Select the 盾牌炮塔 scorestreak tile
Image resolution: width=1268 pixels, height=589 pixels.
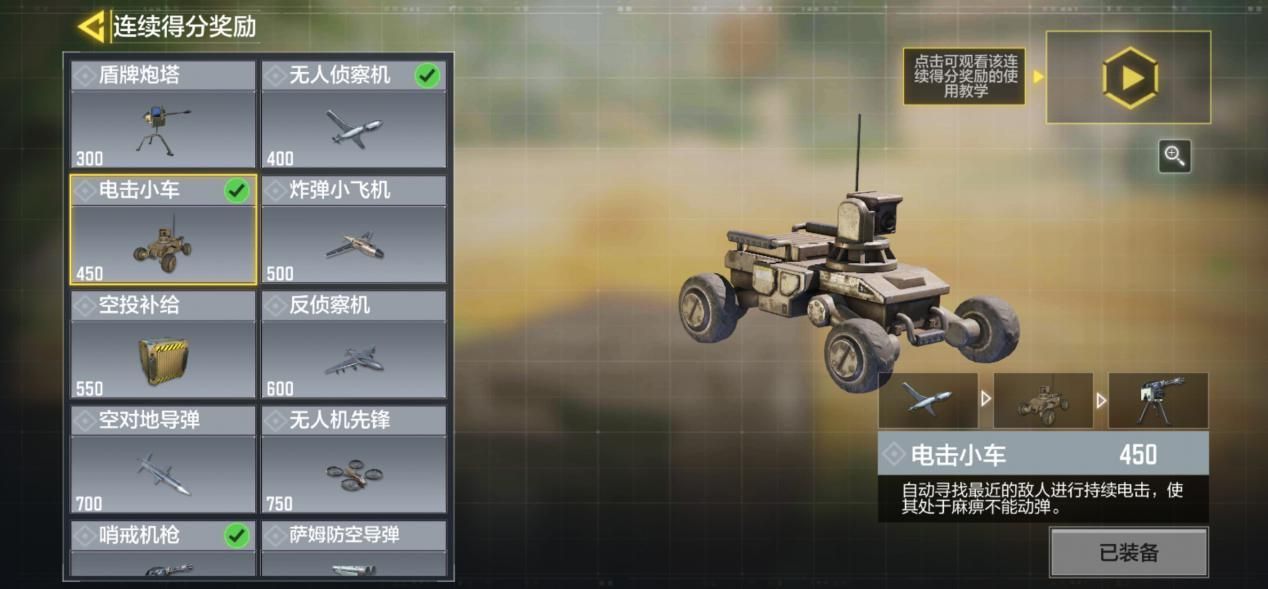pos(163,115)
